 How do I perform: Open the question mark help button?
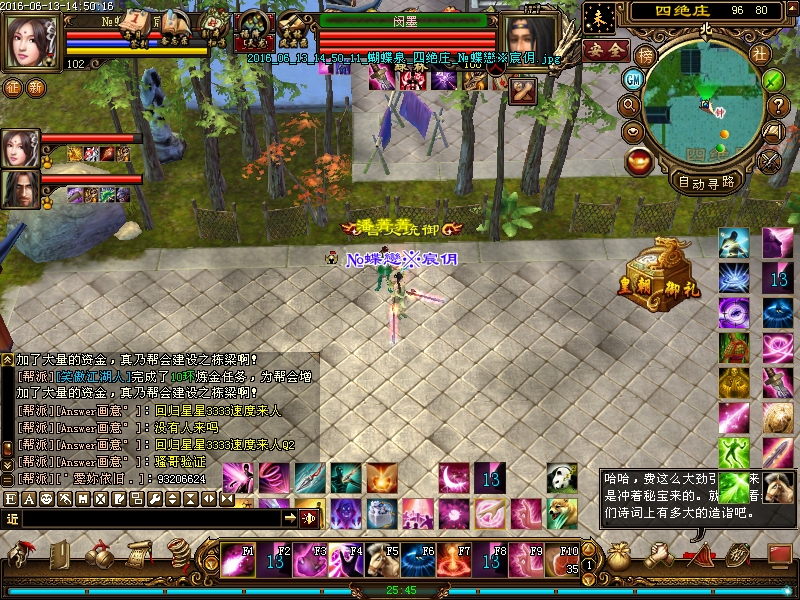coord(779,104)
